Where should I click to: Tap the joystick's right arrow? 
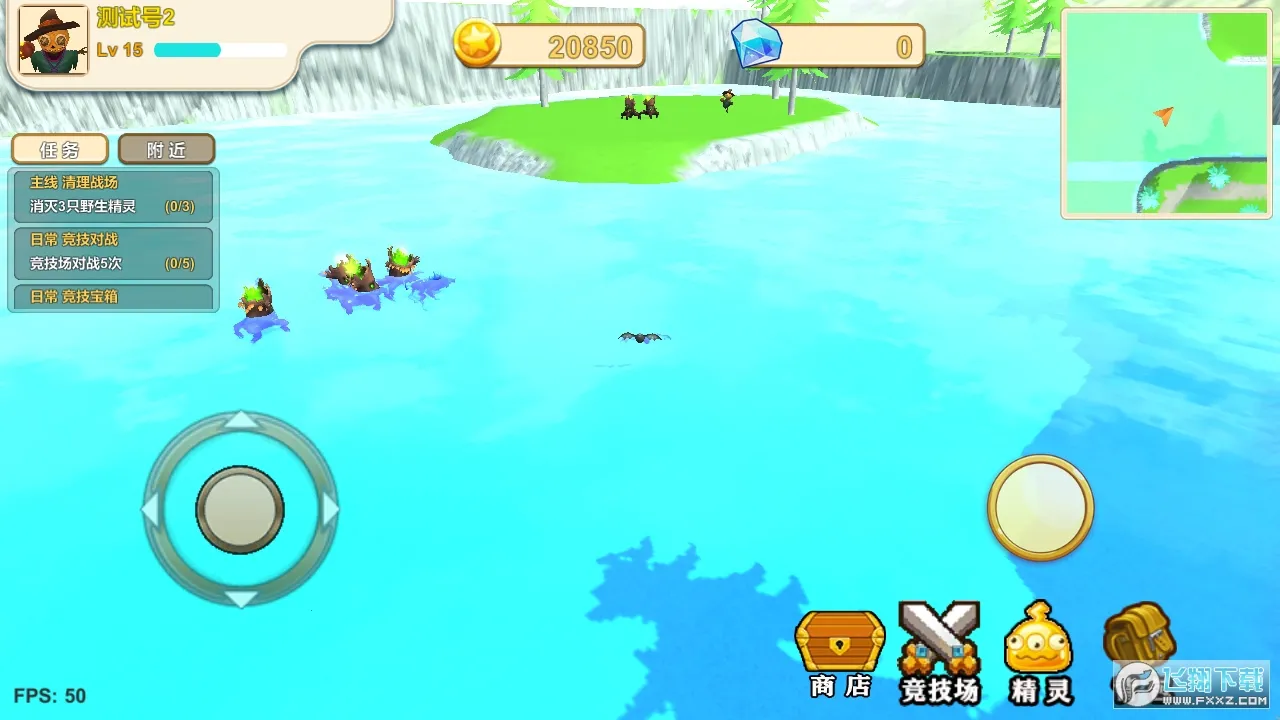331,509
